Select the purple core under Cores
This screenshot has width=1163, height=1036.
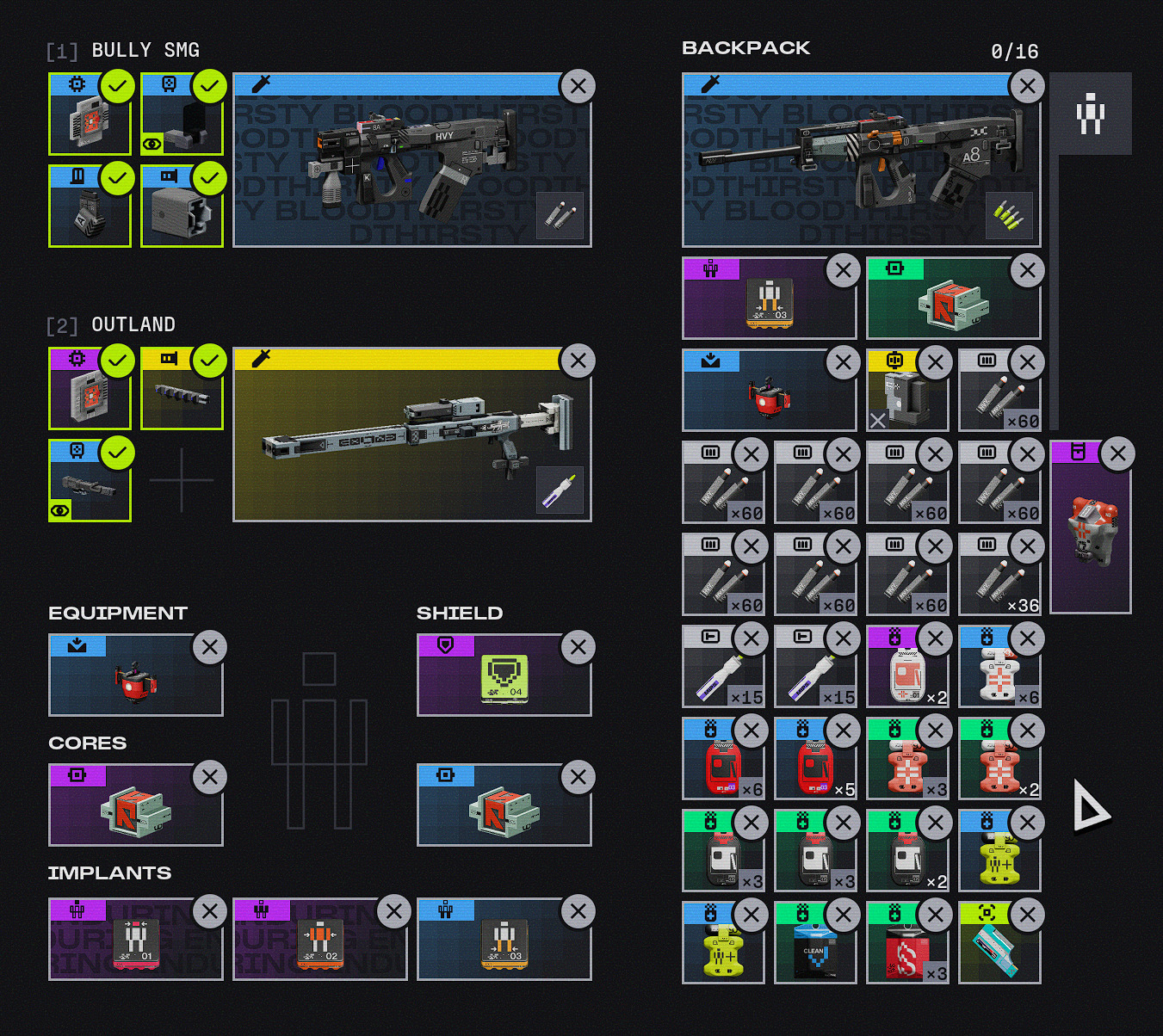[134, 811]
